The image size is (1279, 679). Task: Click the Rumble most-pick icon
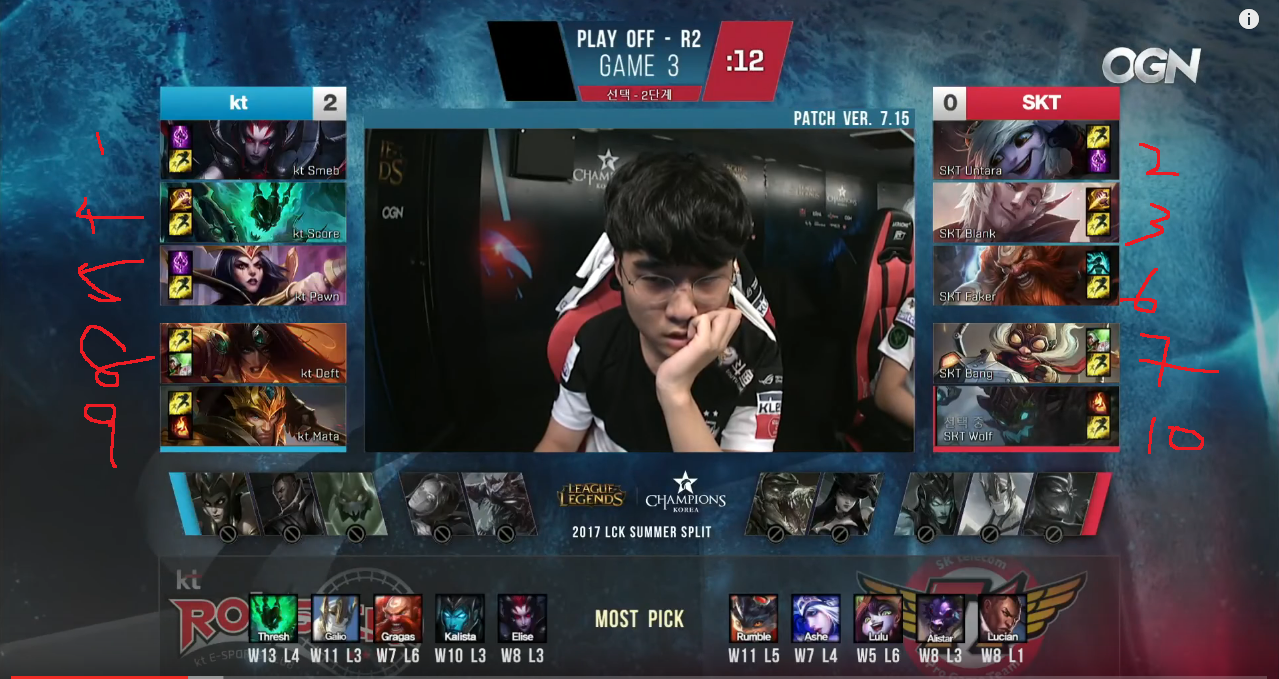tap(753, 619)
